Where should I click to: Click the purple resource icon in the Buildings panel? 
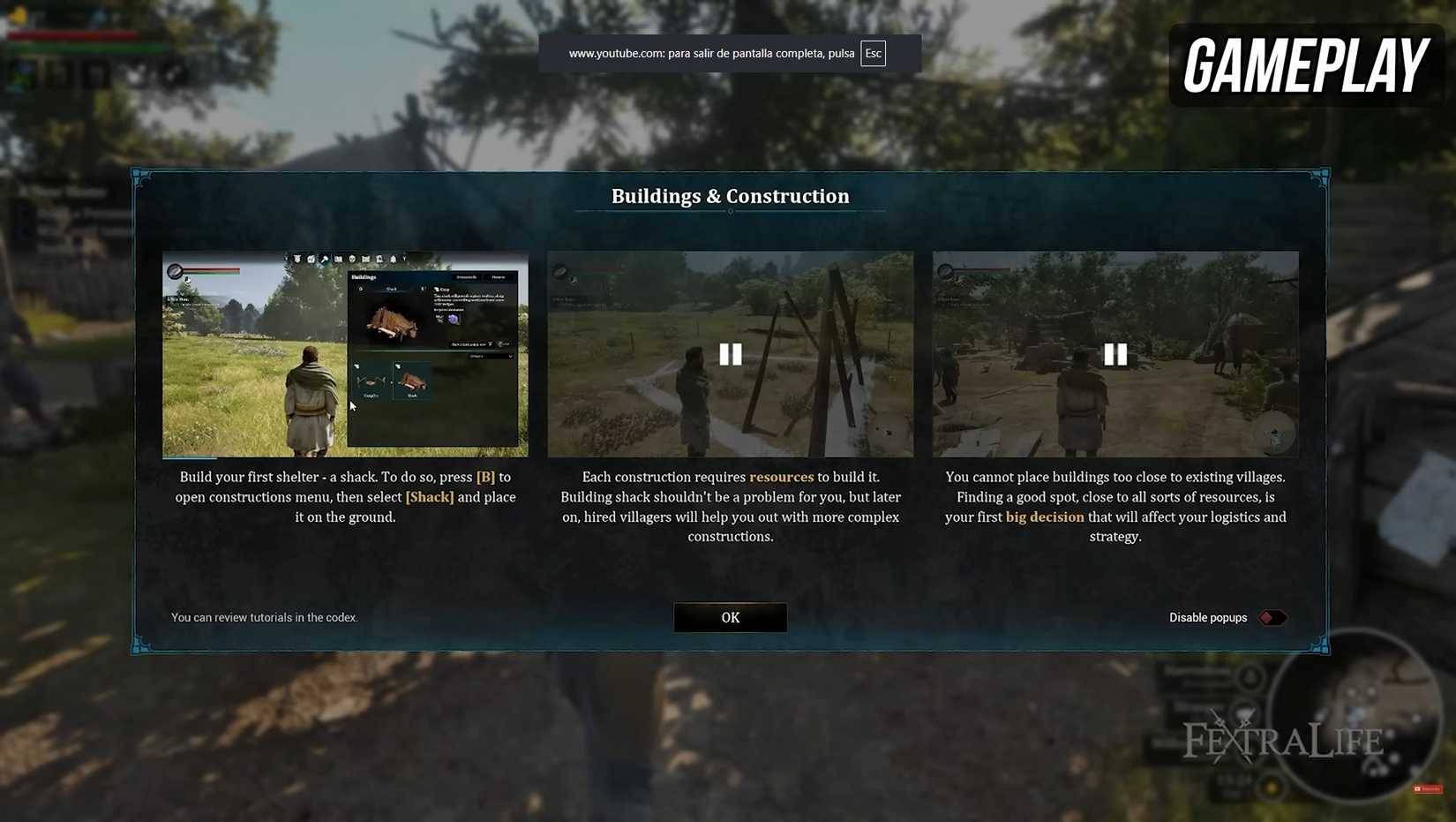click(453, 320)
